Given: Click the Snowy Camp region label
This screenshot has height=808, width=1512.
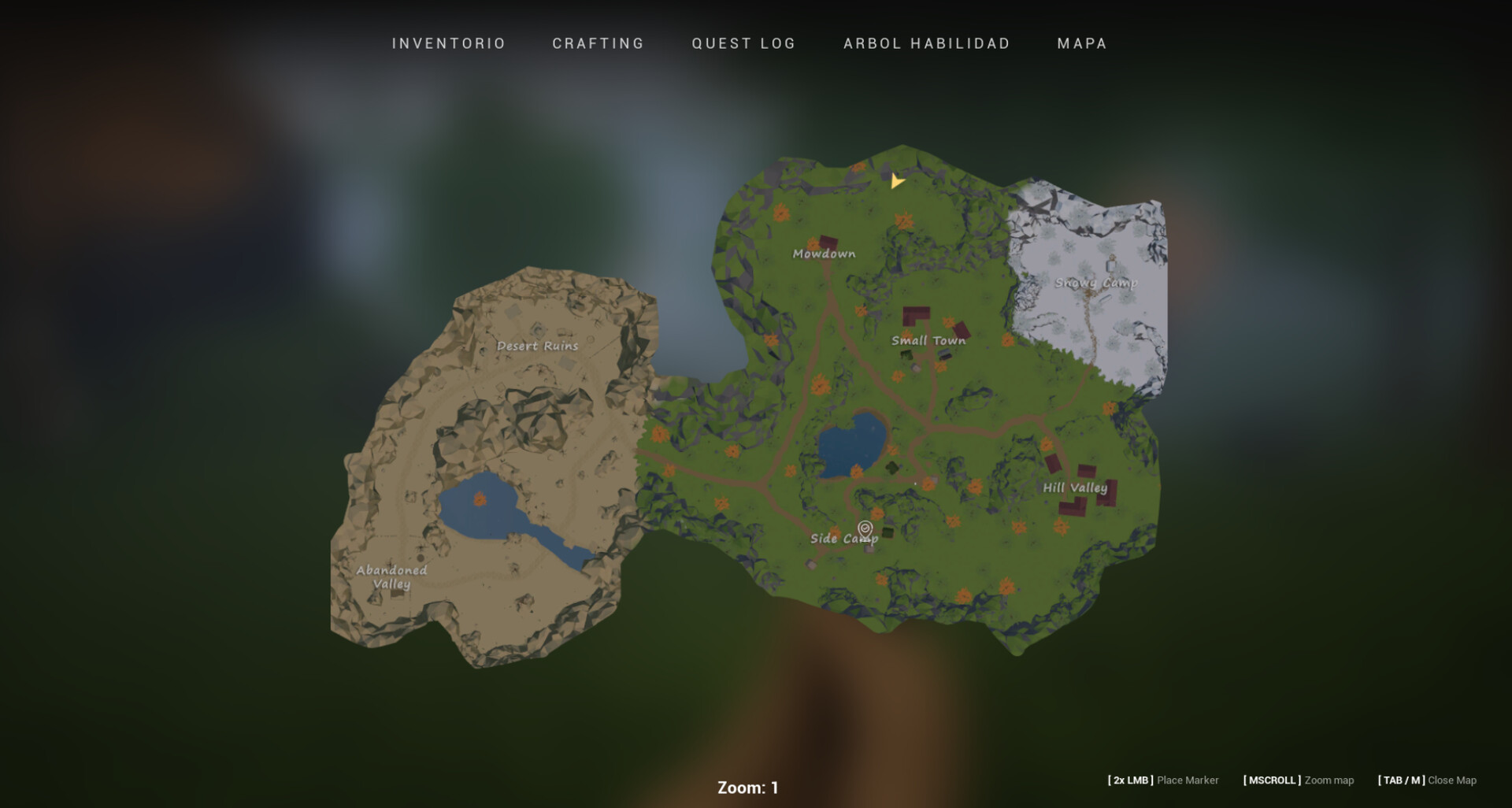Looking at the screenshot, I should [x=1098, y=283].
